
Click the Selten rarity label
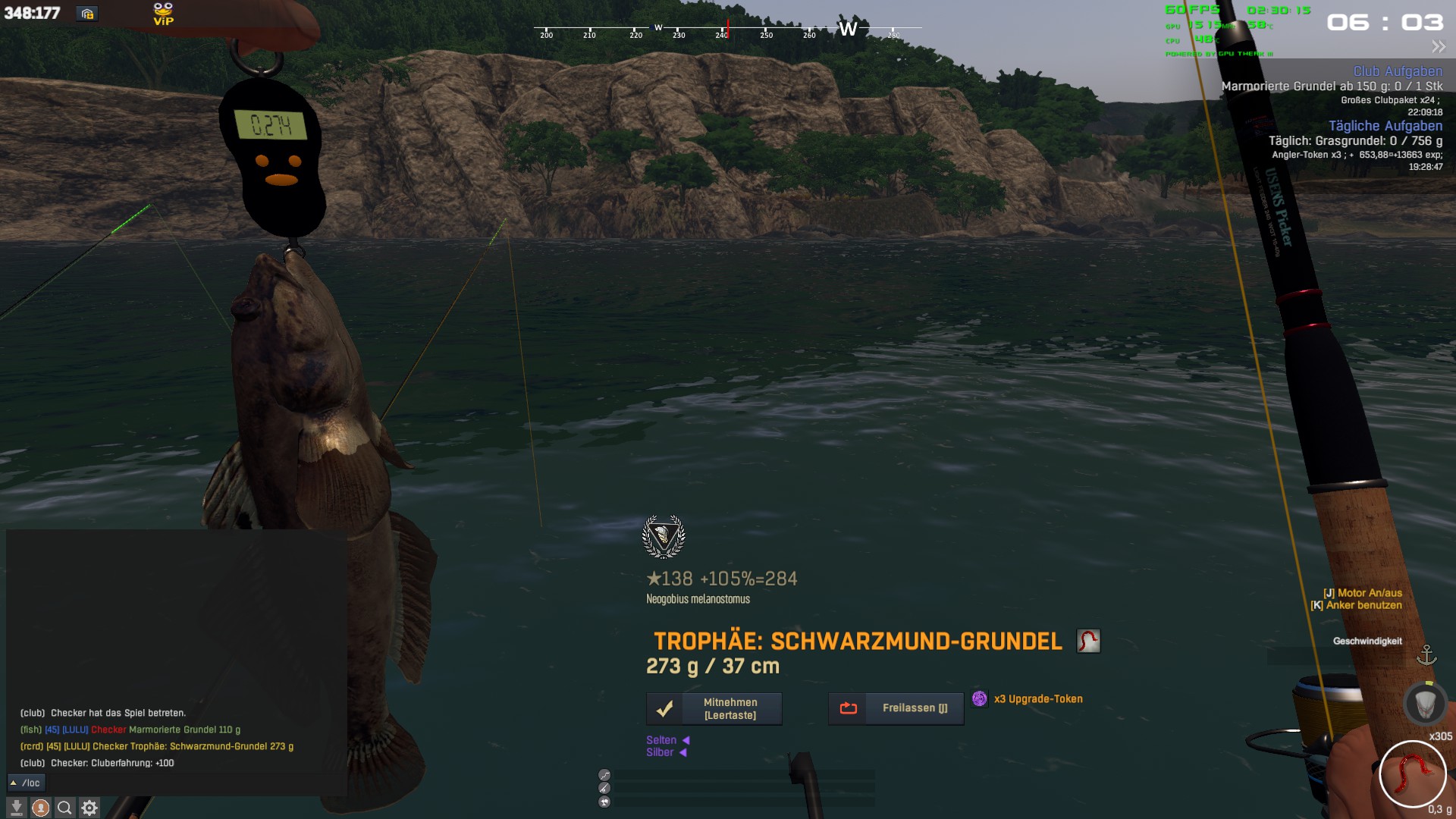click(x=661, y=740)
